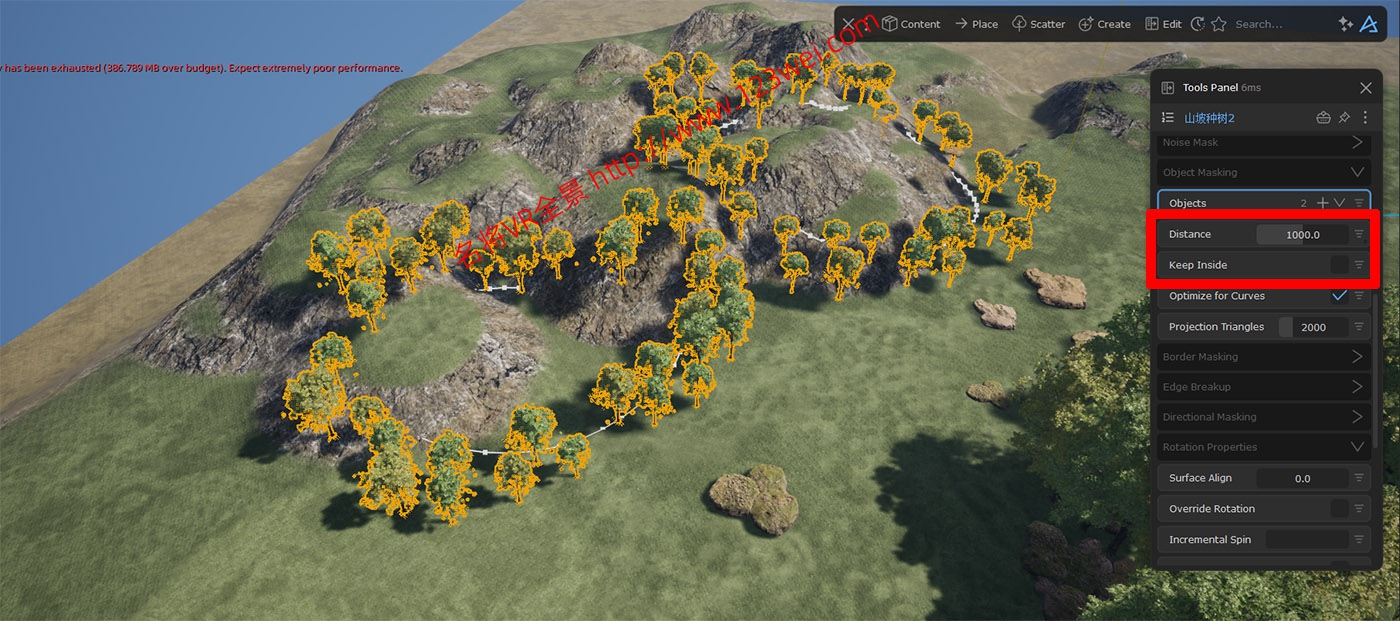Select the Place tool
The width and height of the screenshot is (1400, 621).
(976, 24)
